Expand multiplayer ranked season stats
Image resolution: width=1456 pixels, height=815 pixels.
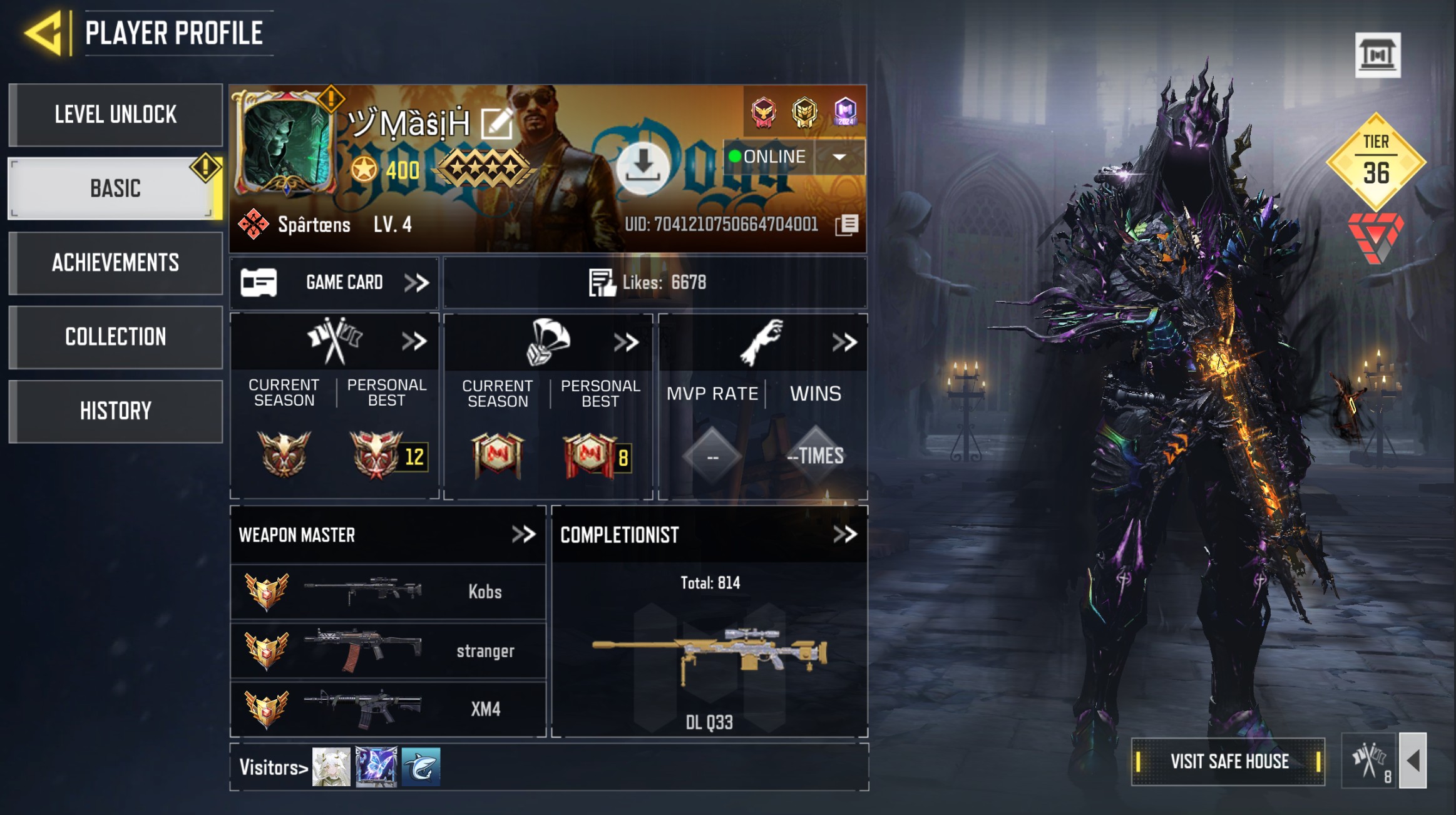[x=414, y=342]
